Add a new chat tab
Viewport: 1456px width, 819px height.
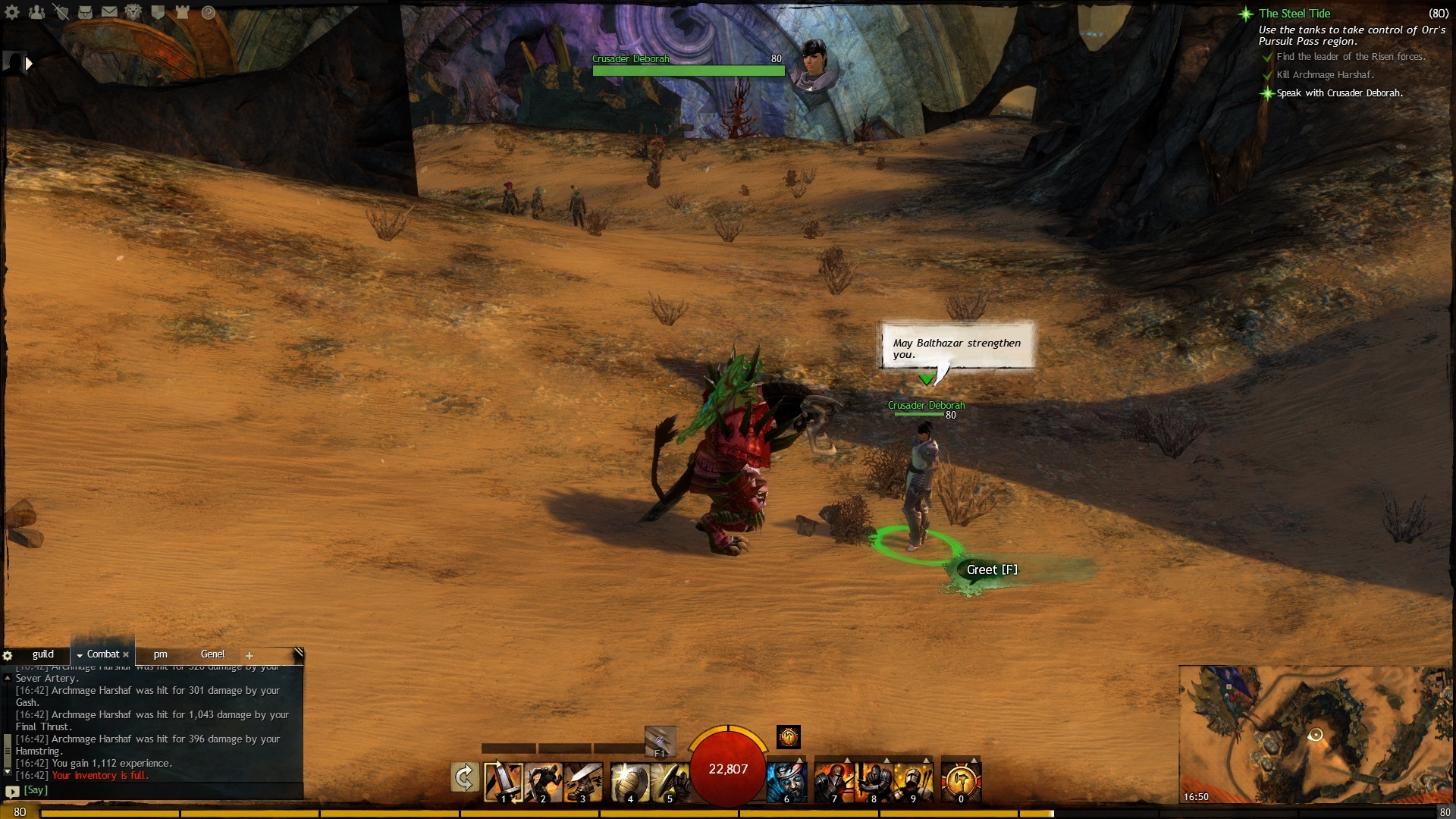coord(249,655)
